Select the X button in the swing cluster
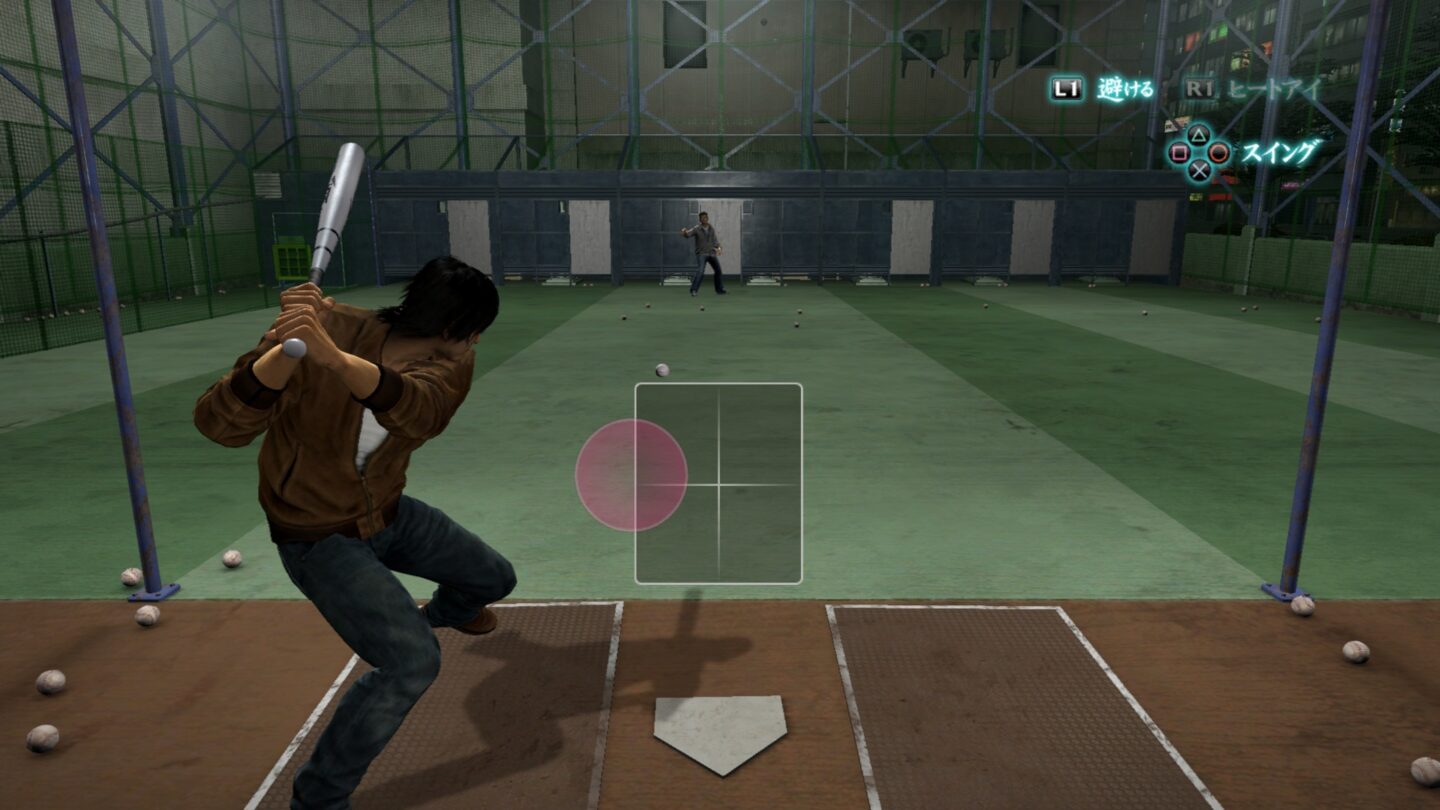This screenshot has height=810, width=1440. [1198, 171]
